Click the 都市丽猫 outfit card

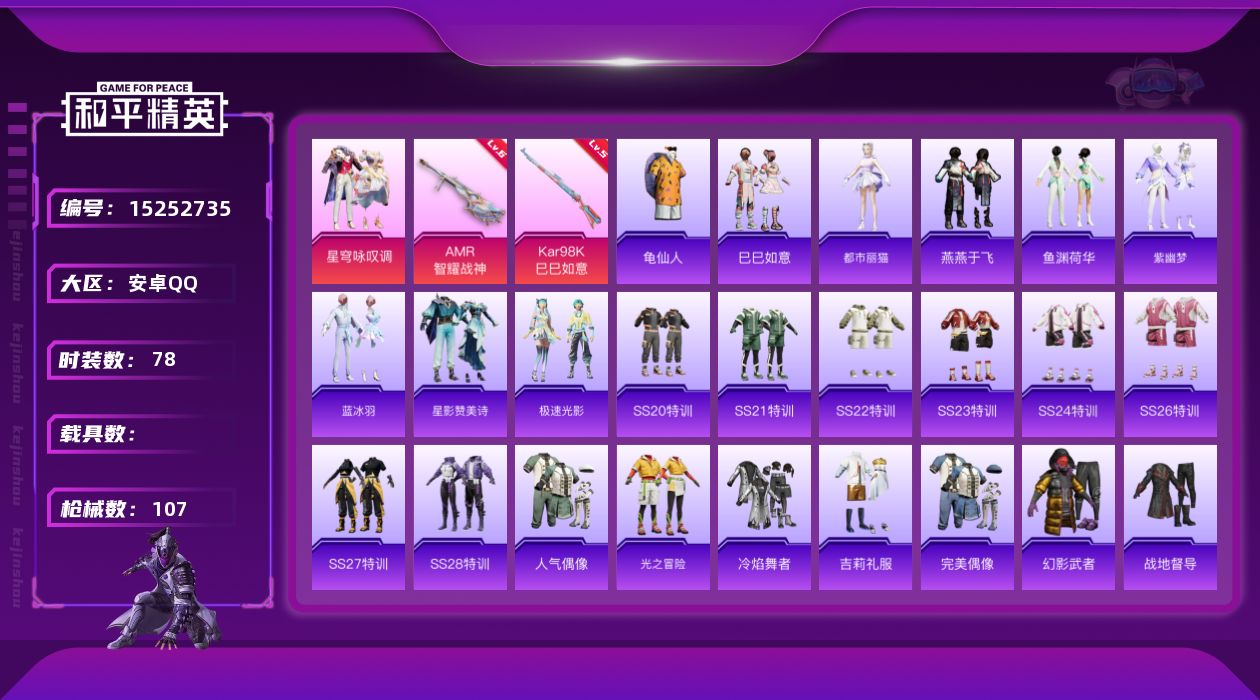pyautogui.click(x=865, y=211)
